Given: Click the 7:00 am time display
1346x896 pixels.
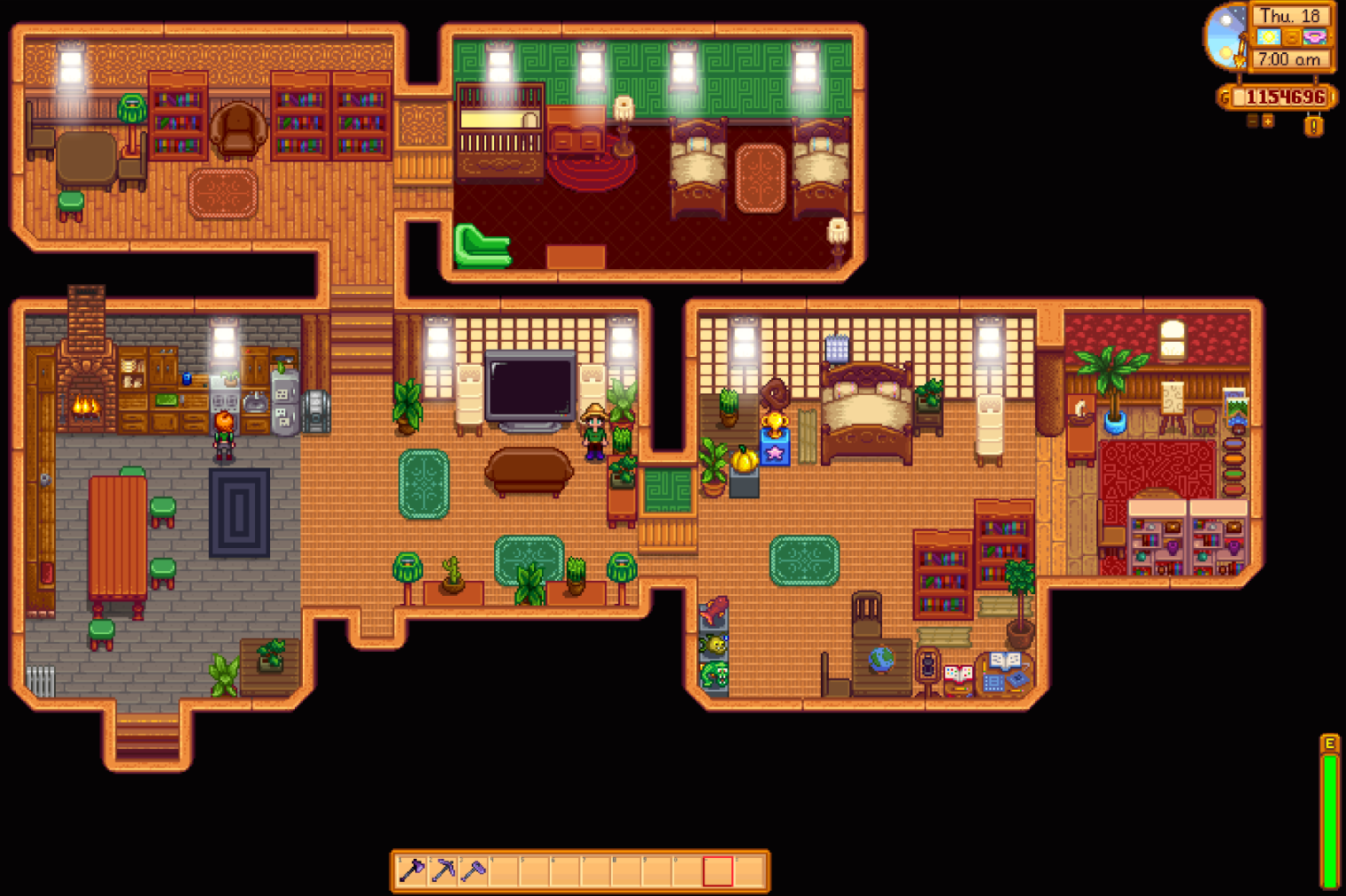Looking at the screenshot, I should click(x=1290, y=58).
